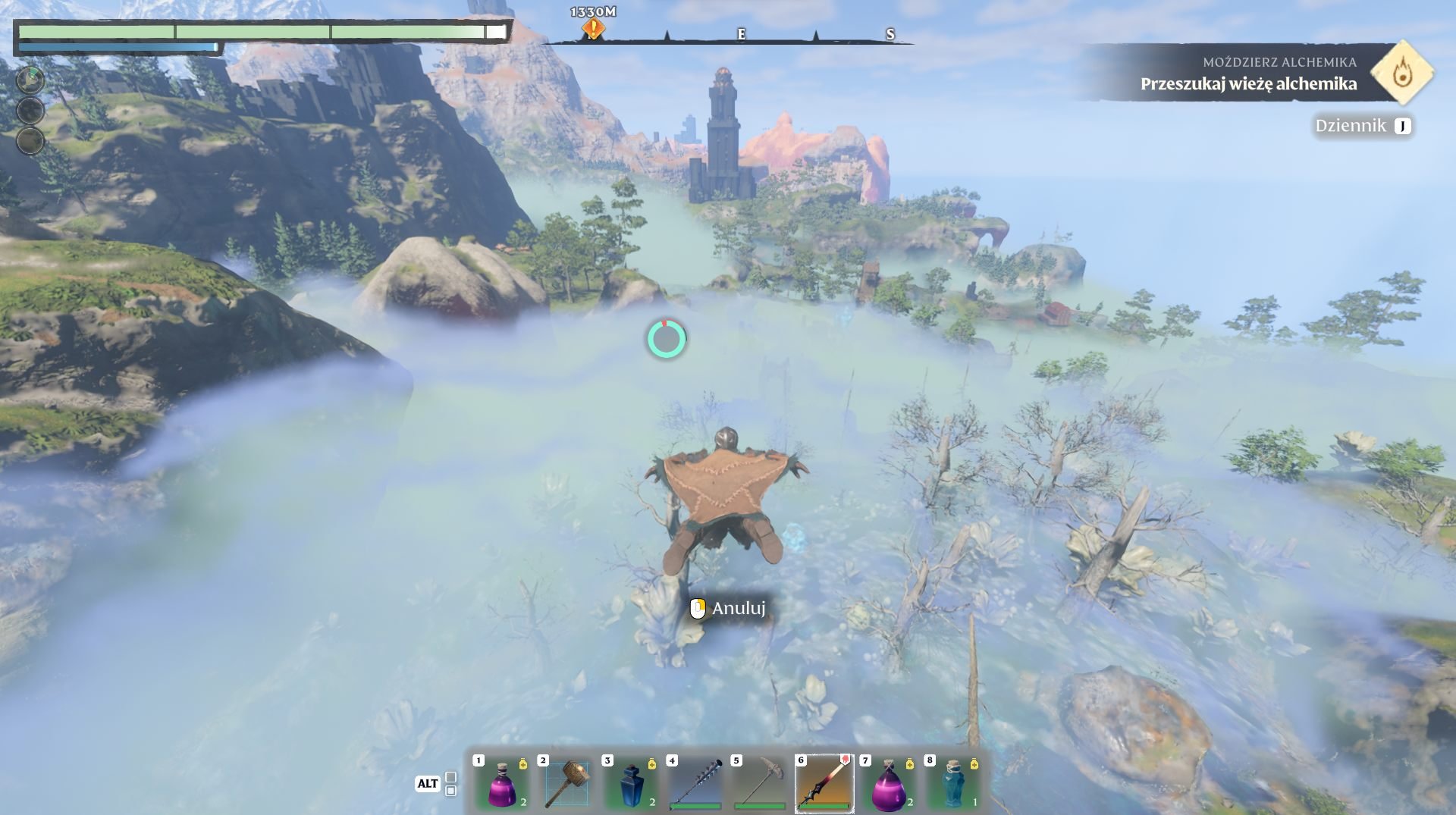
Task: Select the teal bottle in slot 8
Action: point(953,783)
